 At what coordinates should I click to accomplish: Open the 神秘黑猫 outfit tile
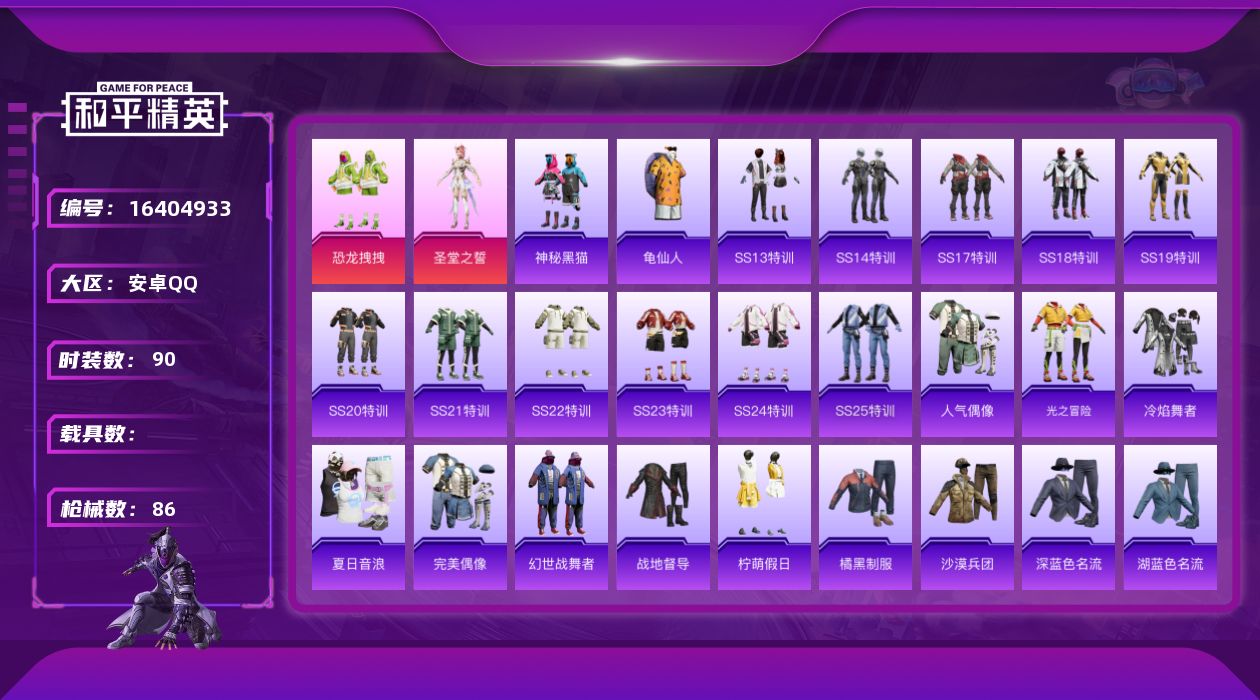[x=561, y=211]
